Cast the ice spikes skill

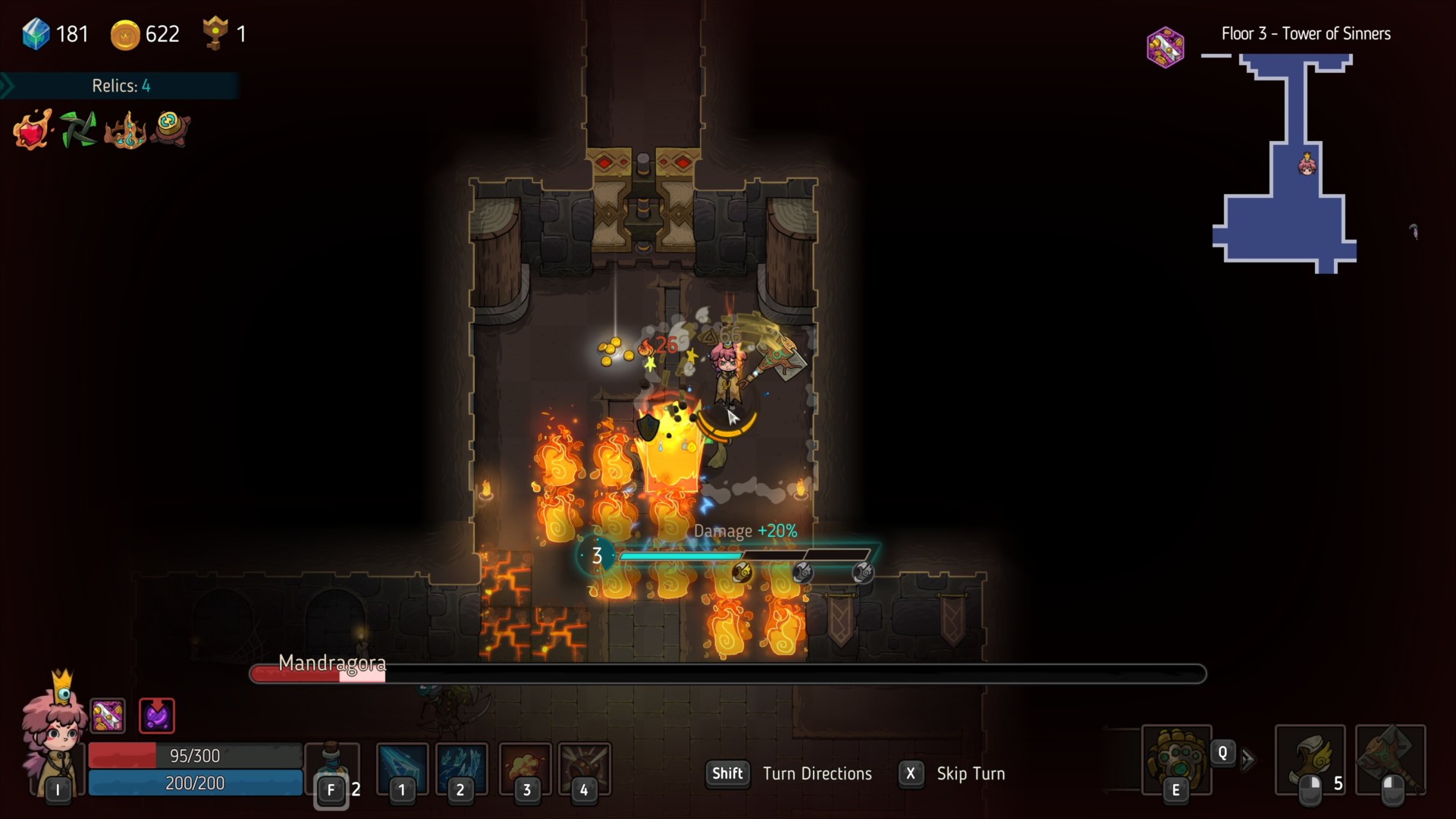coord(461,767)
